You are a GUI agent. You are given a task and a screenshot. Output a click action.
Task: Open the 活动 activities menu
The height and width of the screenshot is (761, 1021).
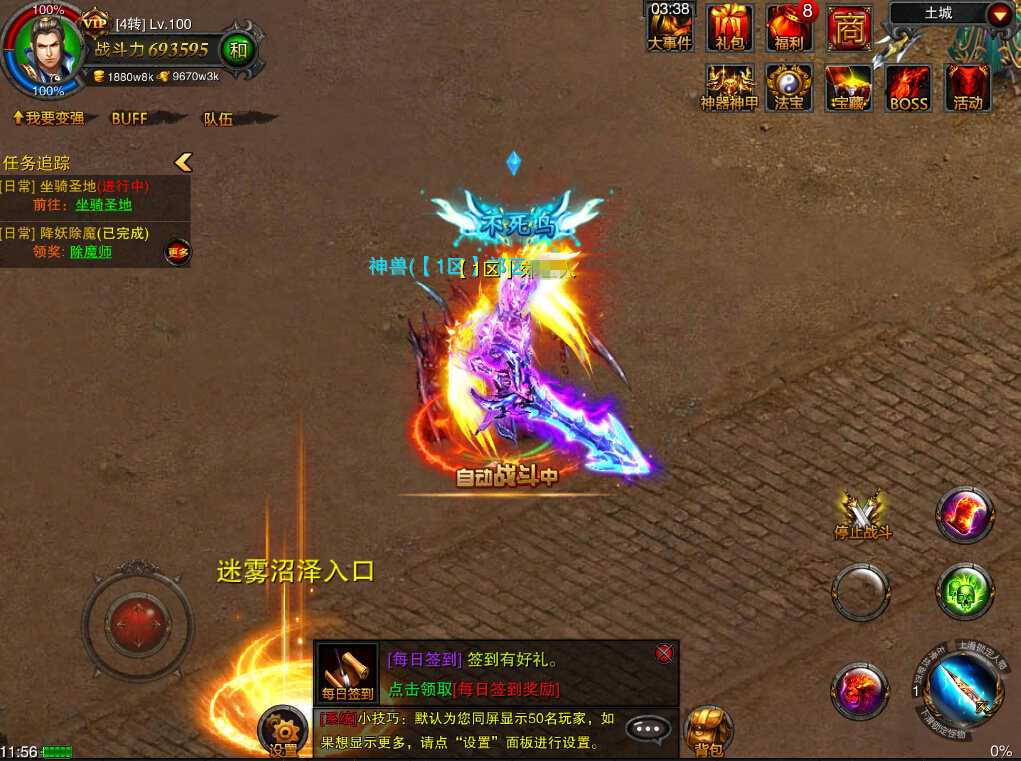(x=967, y=87)
